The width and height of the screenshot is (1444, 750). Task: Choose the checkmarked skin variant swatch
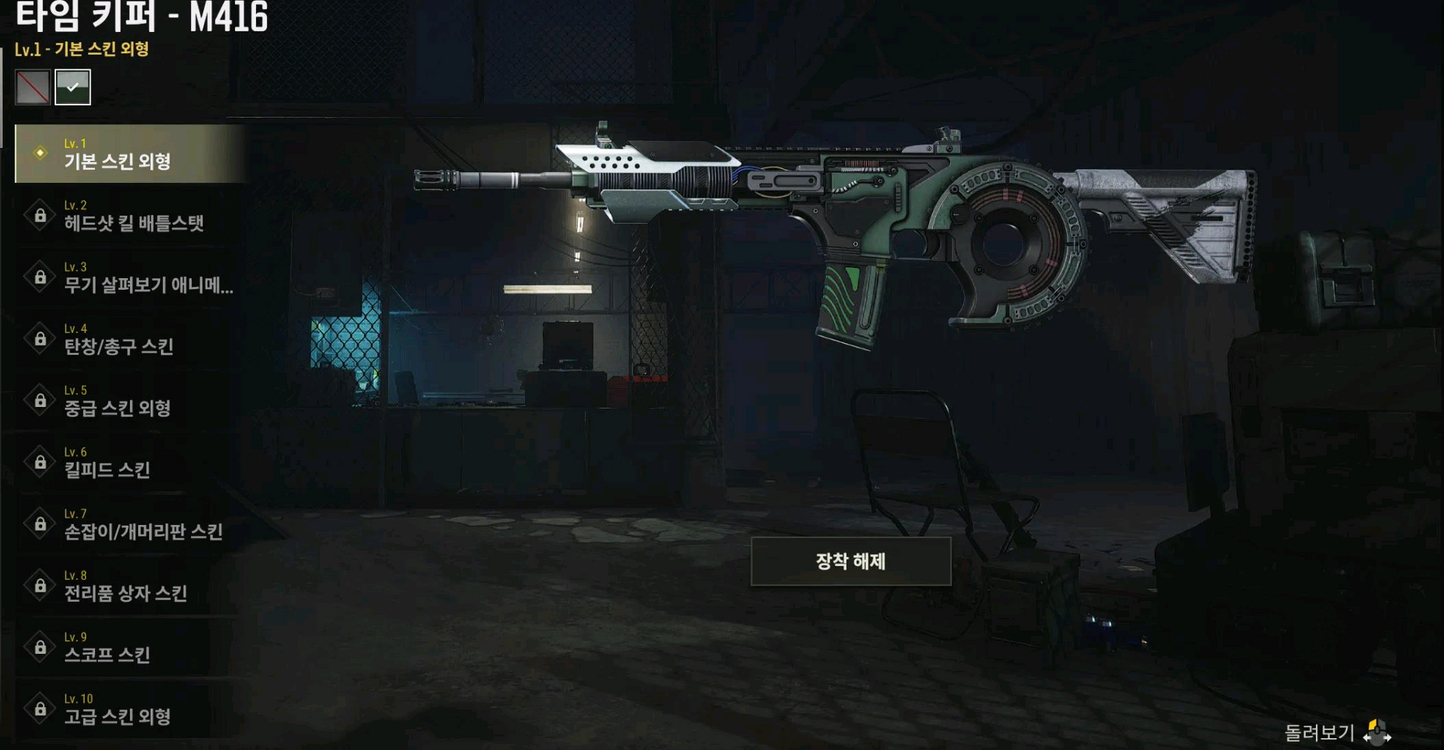(x=73, y=88)
